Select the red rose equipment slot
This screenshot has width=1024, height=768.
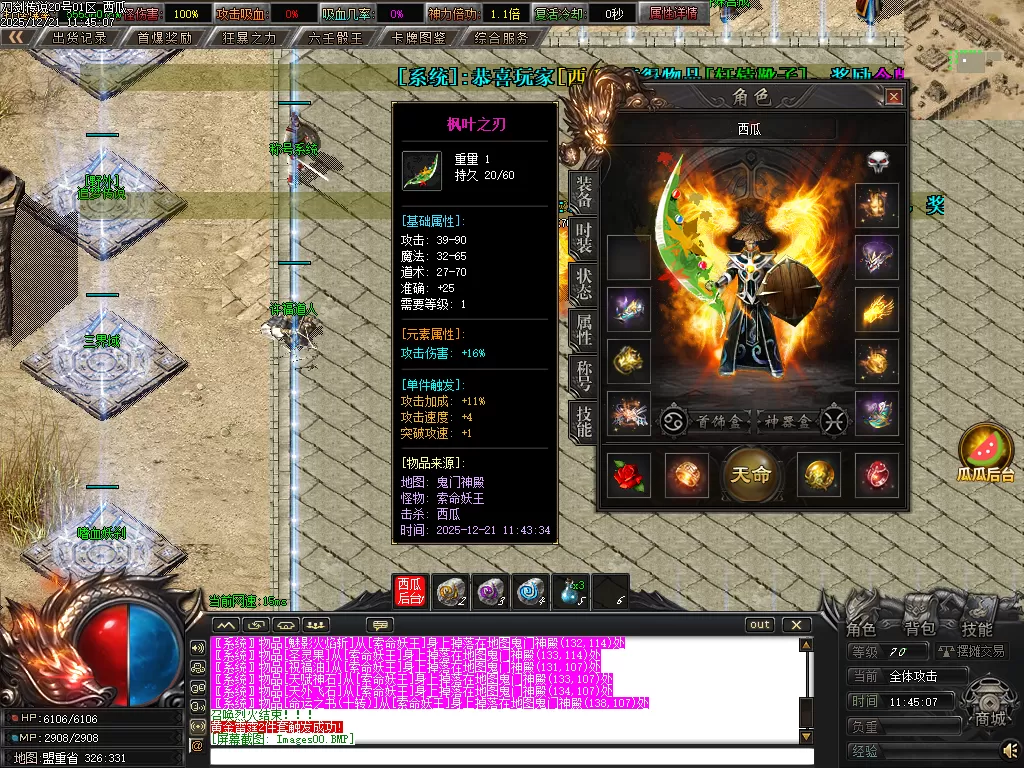(x=629, y=474)
